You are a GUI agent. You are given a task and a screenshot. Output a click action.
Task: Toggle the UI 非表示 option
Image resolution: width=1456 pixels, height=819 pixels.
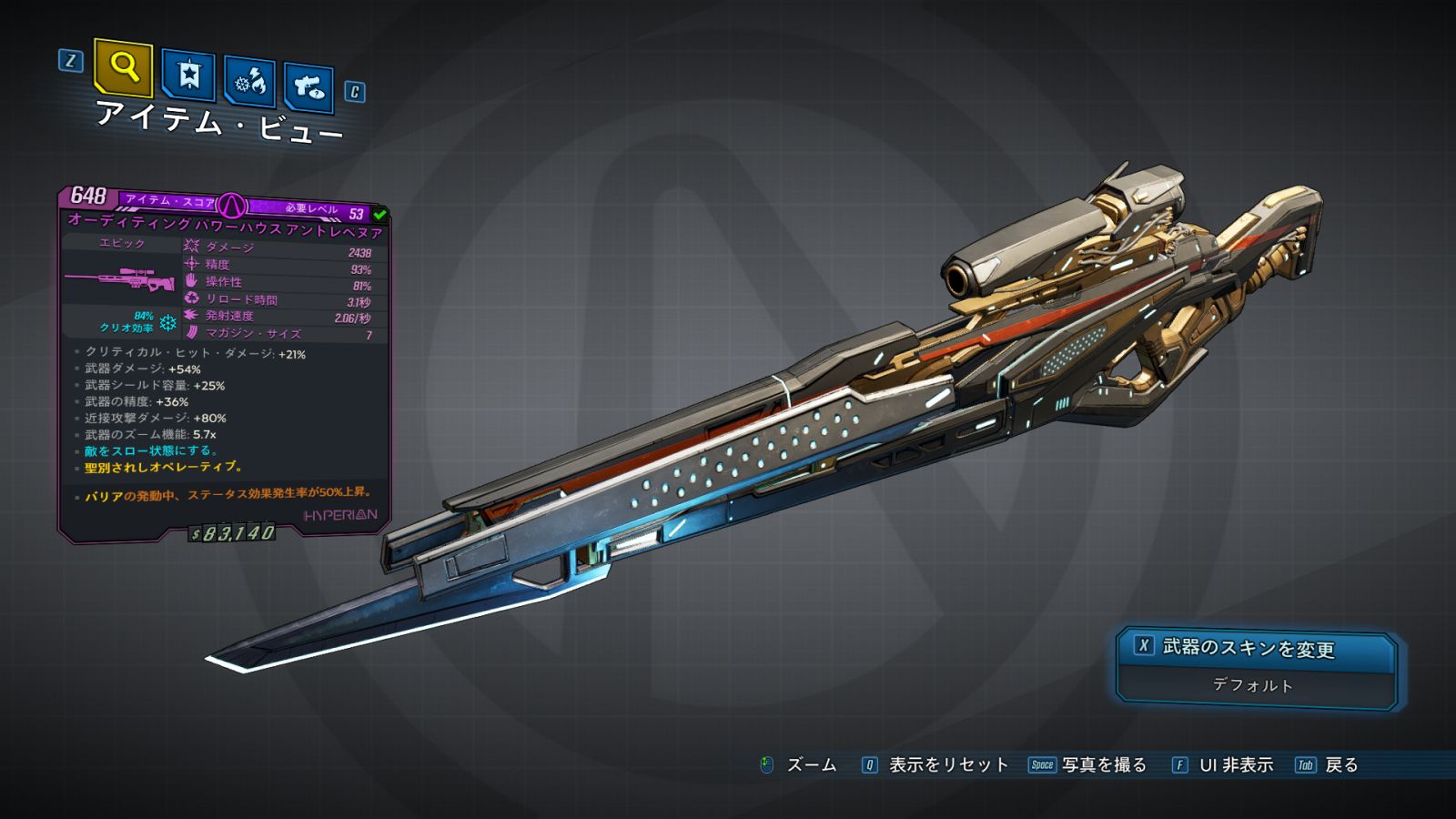1236,765
